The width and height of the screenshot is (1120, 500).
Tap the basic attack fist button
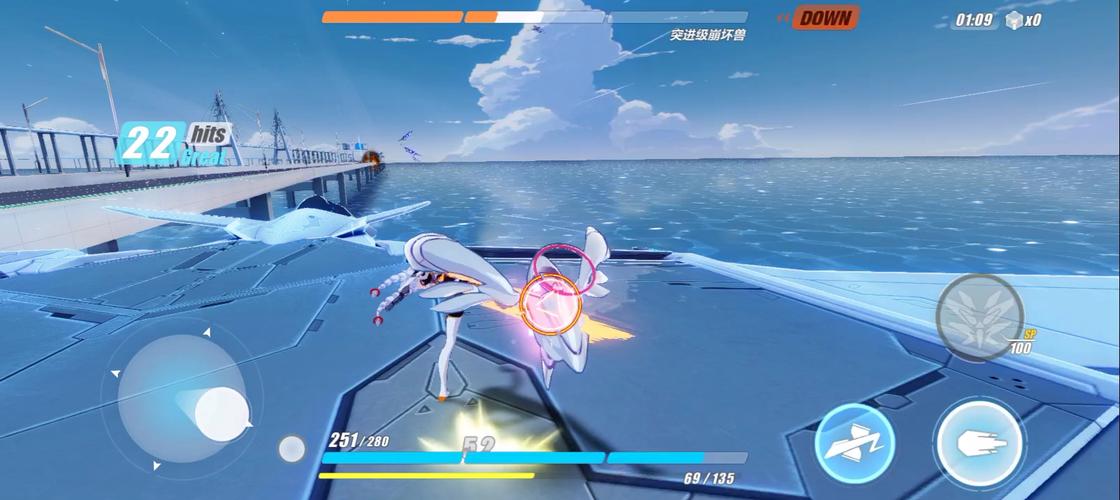[x=978, y=443]
